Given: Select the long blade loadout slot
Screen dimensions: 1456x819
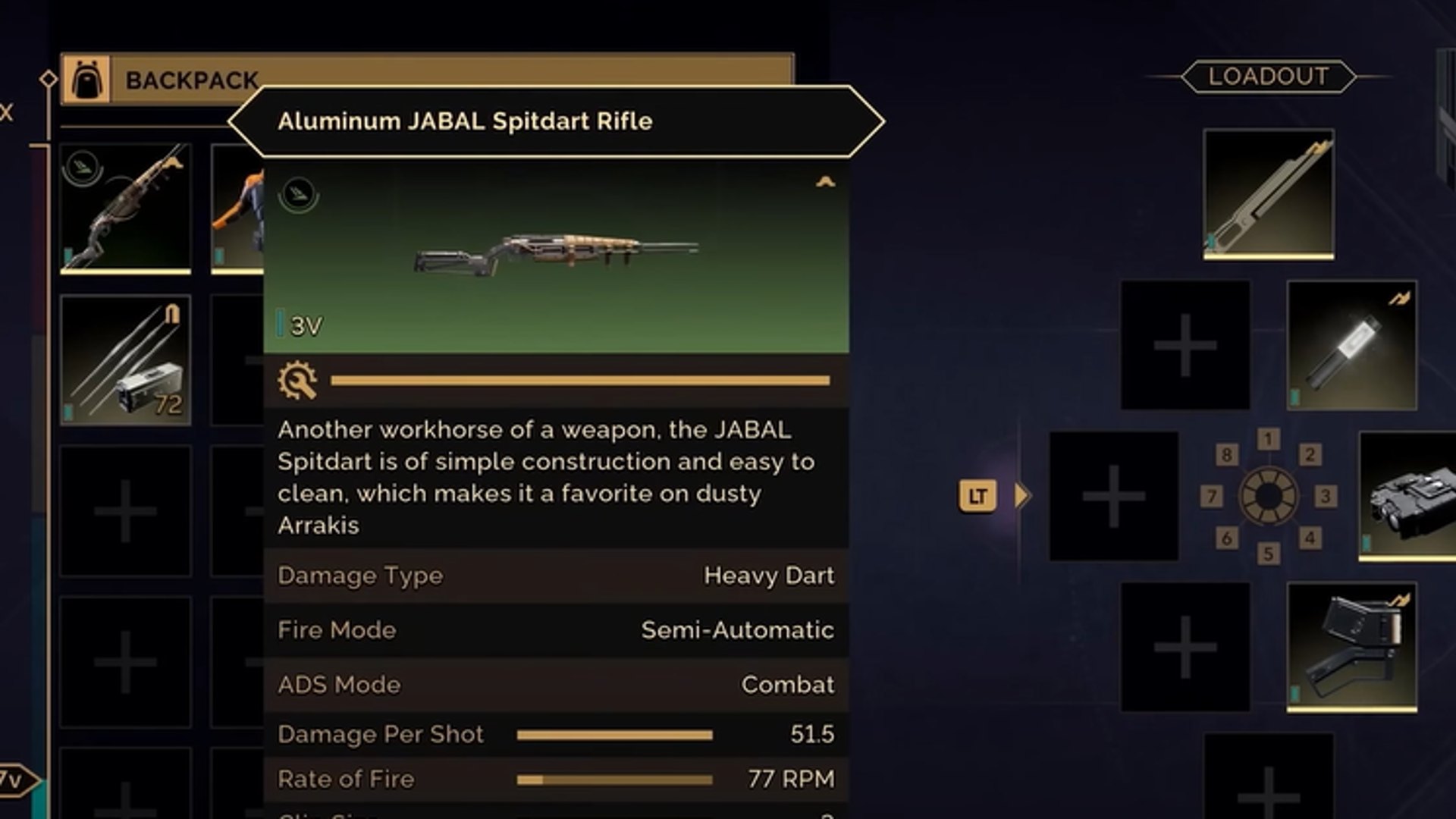Looking at the screenshot, I should coord(1268,194).
